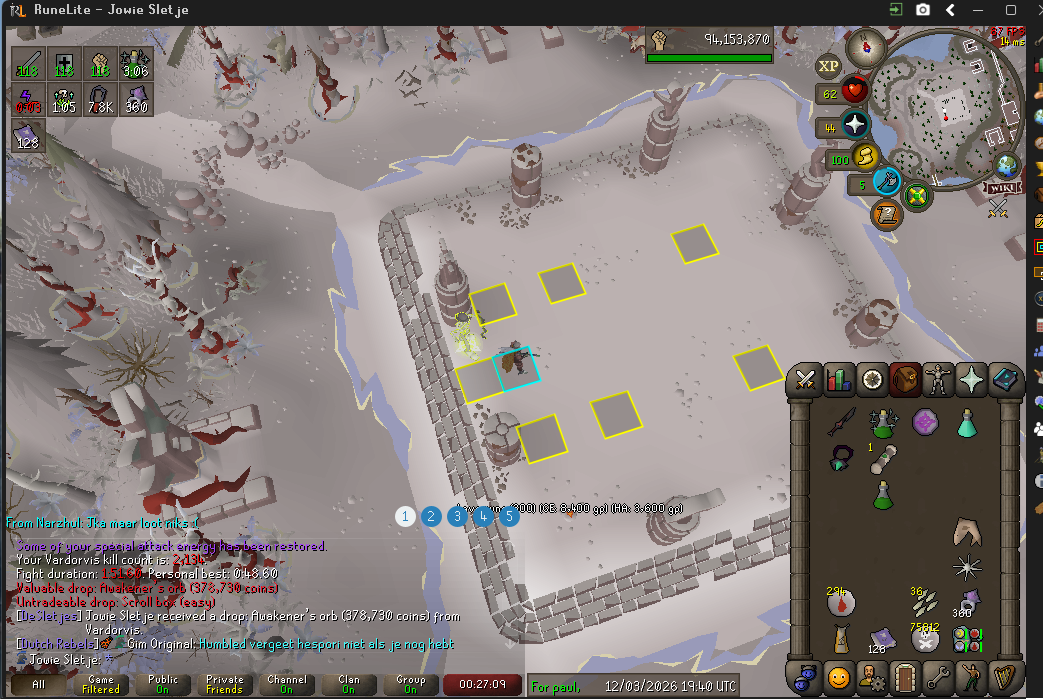Switch to the Skills tab
This screenshot has width=1043, height=699.
839,381
